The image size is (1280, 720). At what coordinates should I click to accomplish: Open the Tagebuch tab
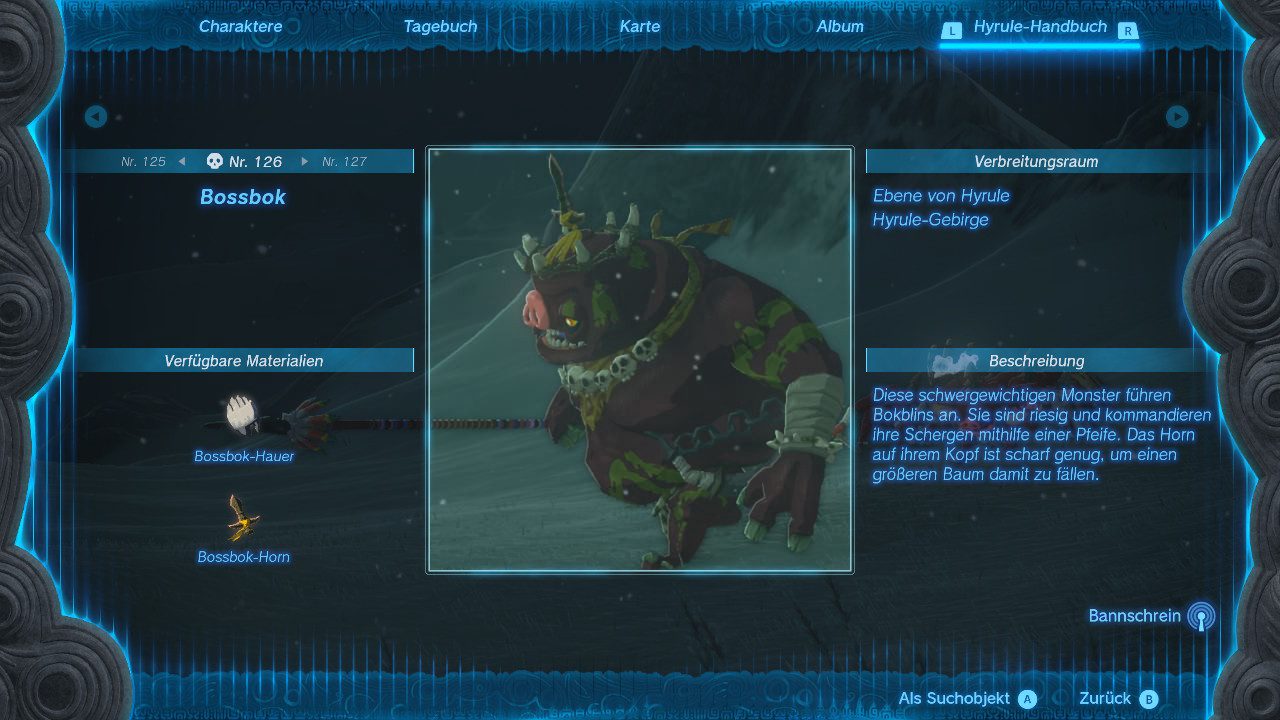pyautogui.click(x=440, y=27)
